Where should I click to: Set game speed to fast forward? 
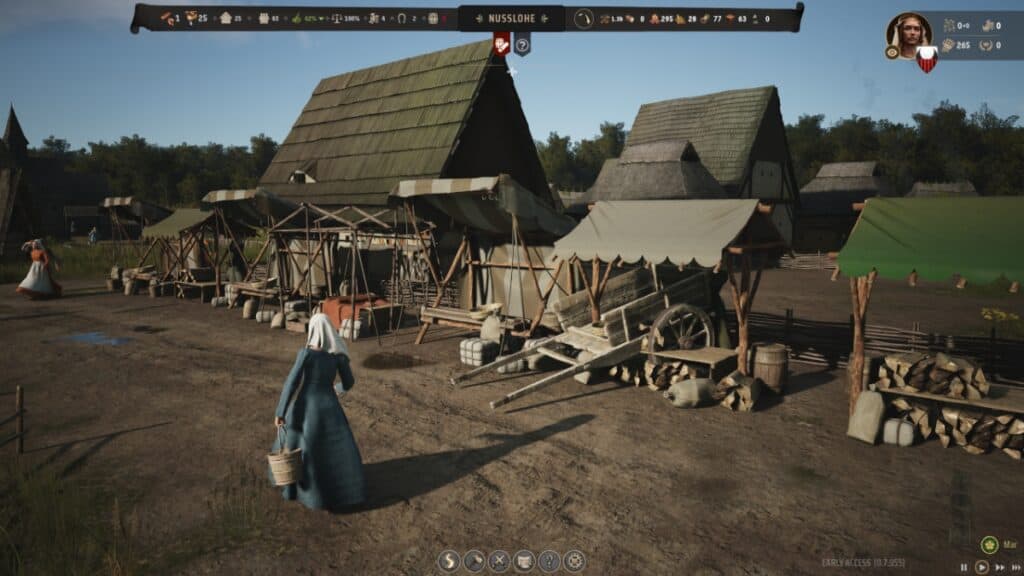998,567
